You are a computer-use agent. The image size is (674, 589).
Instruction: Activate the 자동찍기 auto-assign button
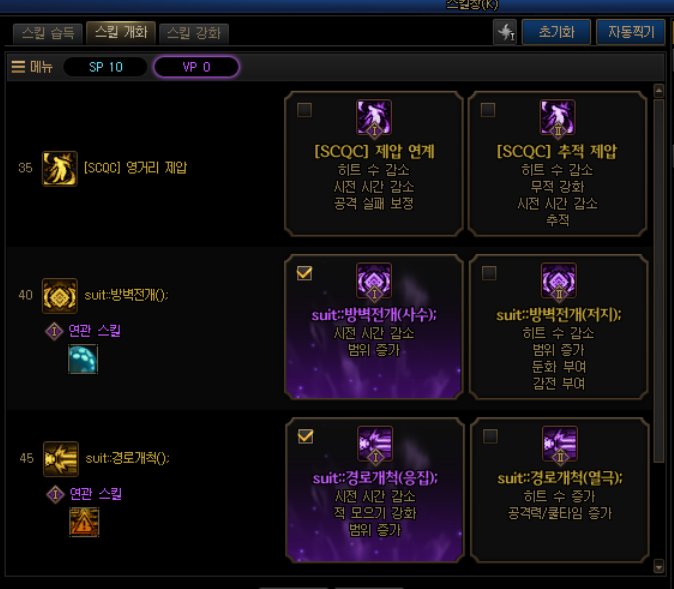point(630,32)
